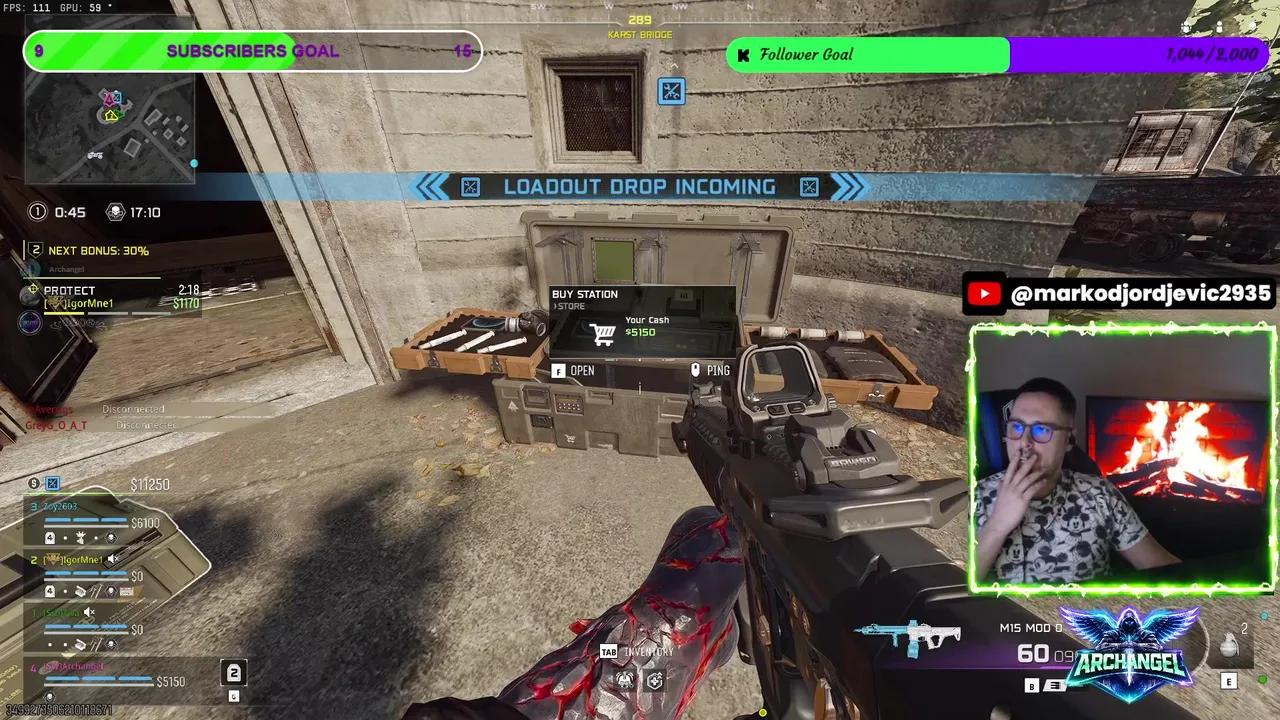This screenshot has width=1280, height=720.
Task: Open the YouTube channel handle overlay
Action: [1120, 294]
